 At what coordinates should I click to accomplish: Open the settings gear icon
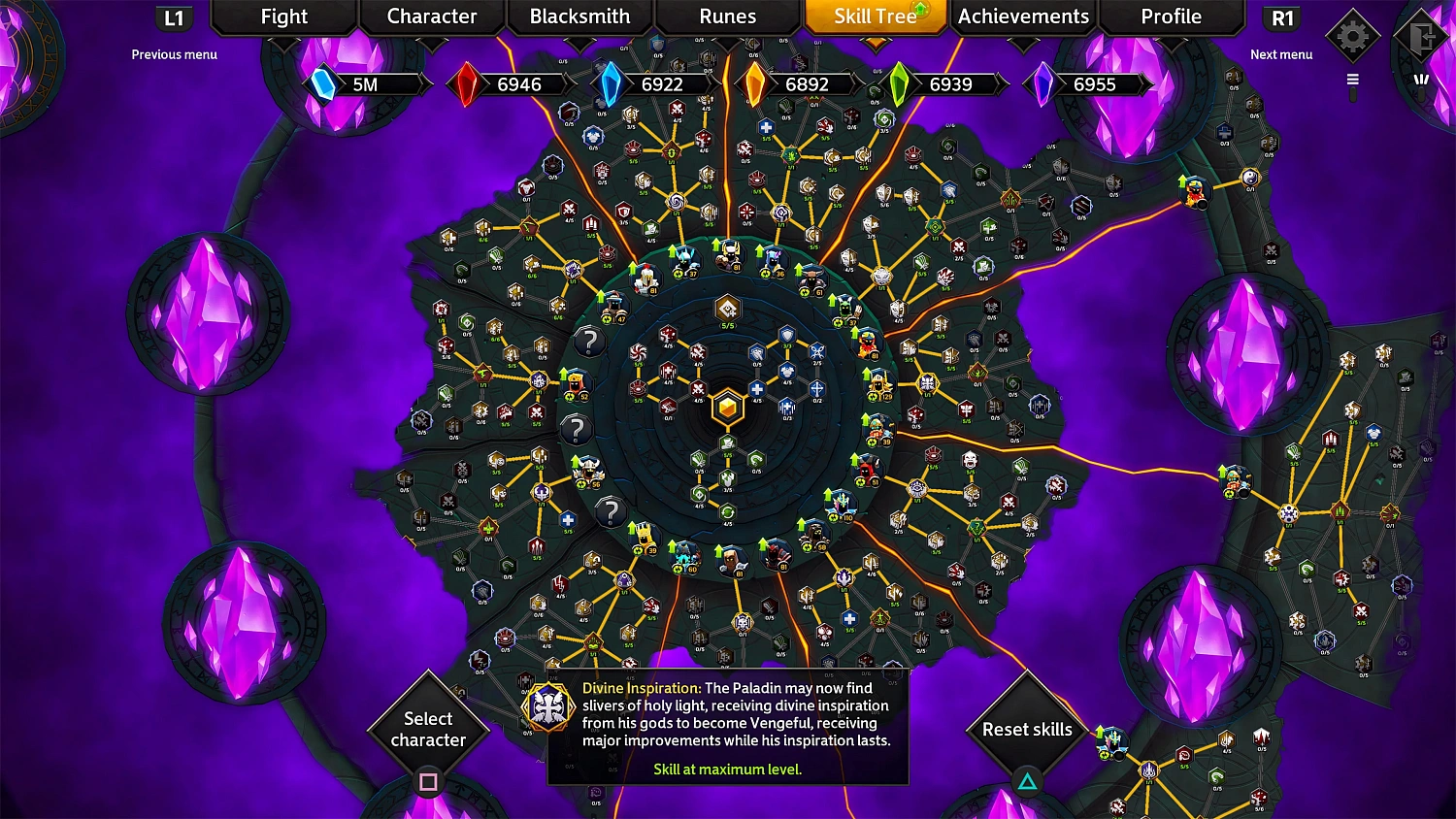[x=1352, y=36]
